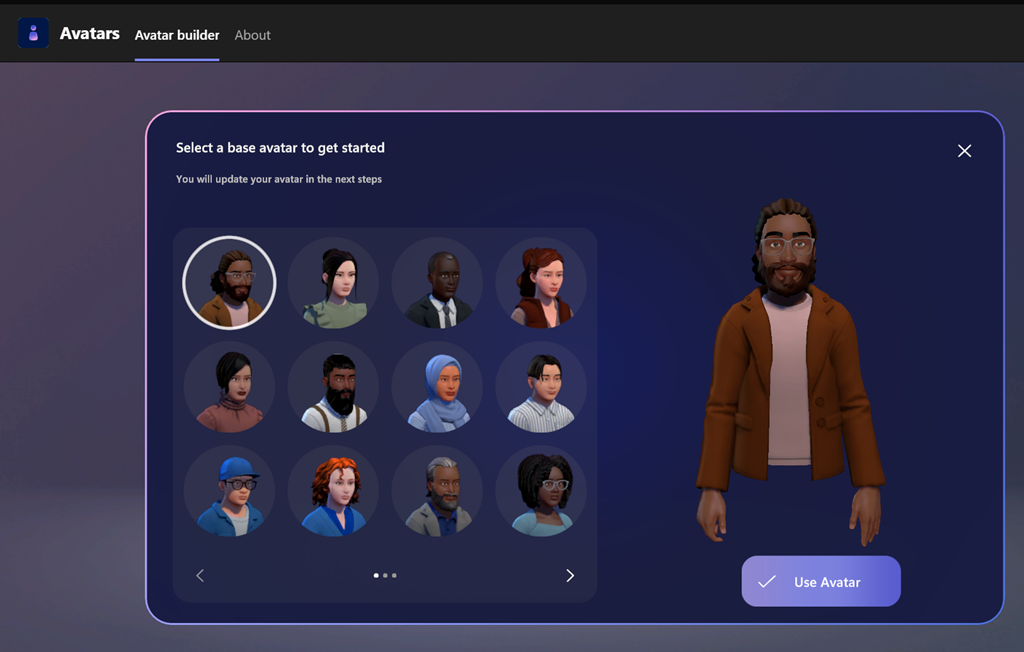
Task: Select the bearded avatar in brown jacket
Action: [x=229, y=283]
